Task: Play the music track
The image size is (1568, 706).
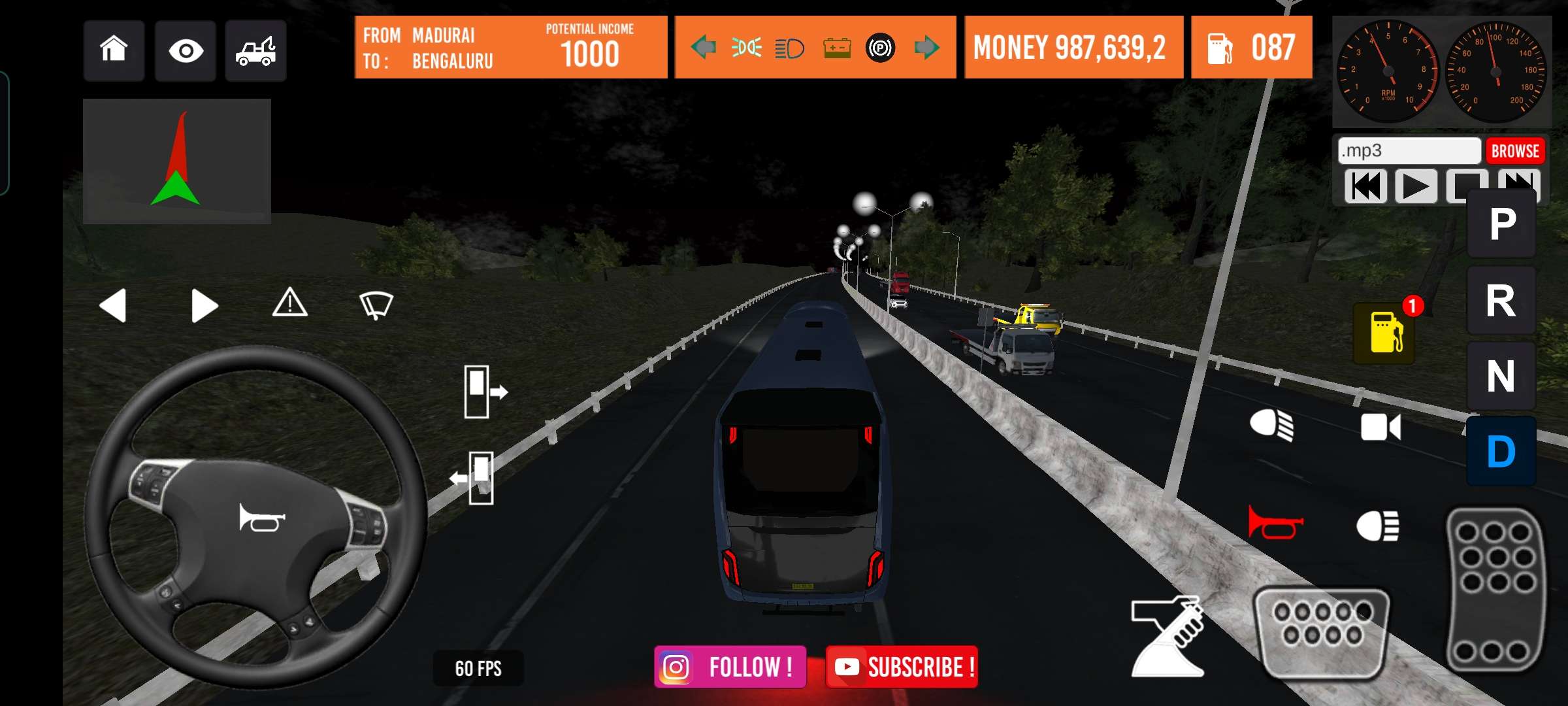Action: tap(1416, 186)
